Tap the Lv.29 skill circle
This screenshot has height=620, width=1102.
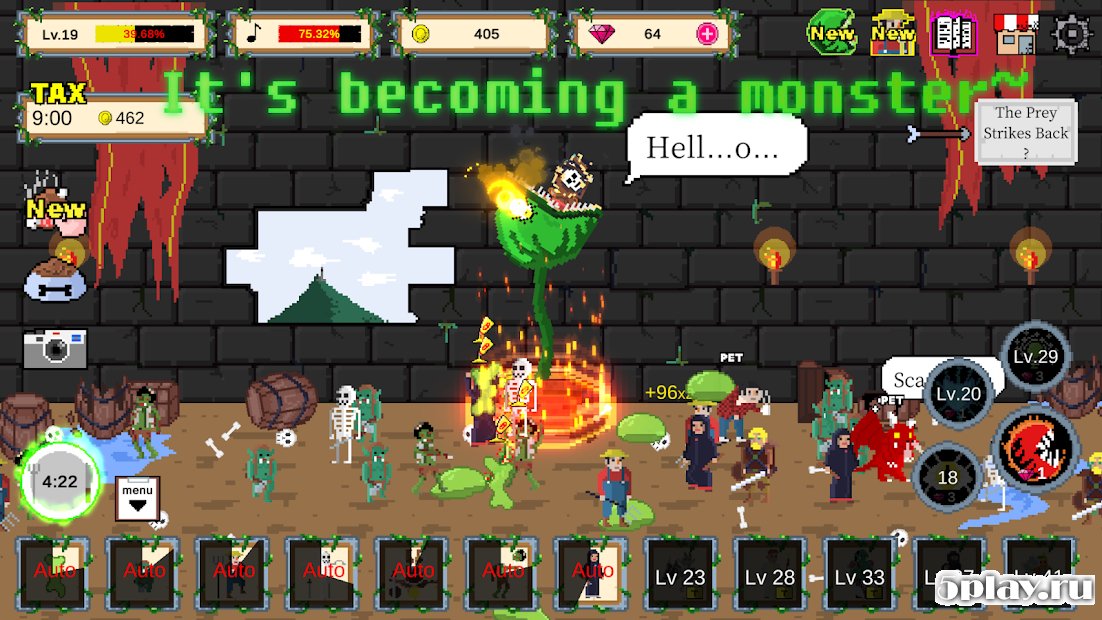(1035, 357)
